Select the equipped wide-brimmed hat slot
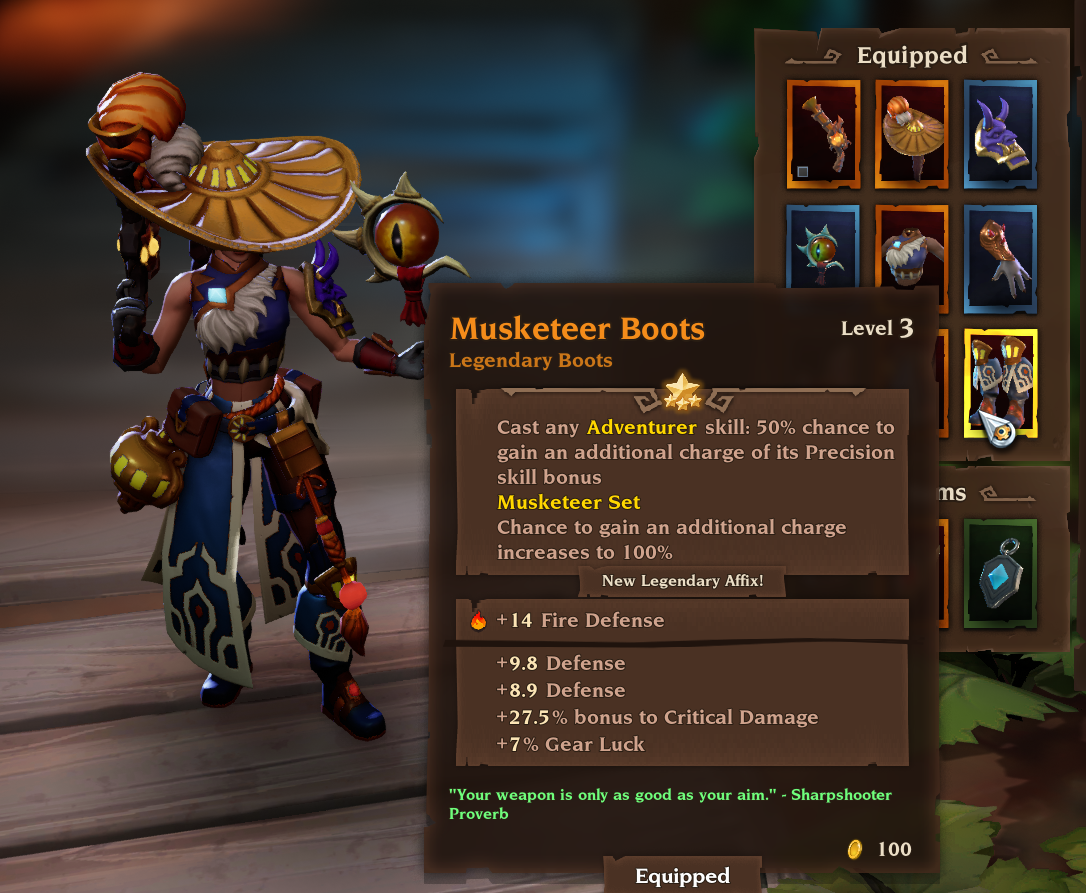The image size is (1086, 893). 912,134
